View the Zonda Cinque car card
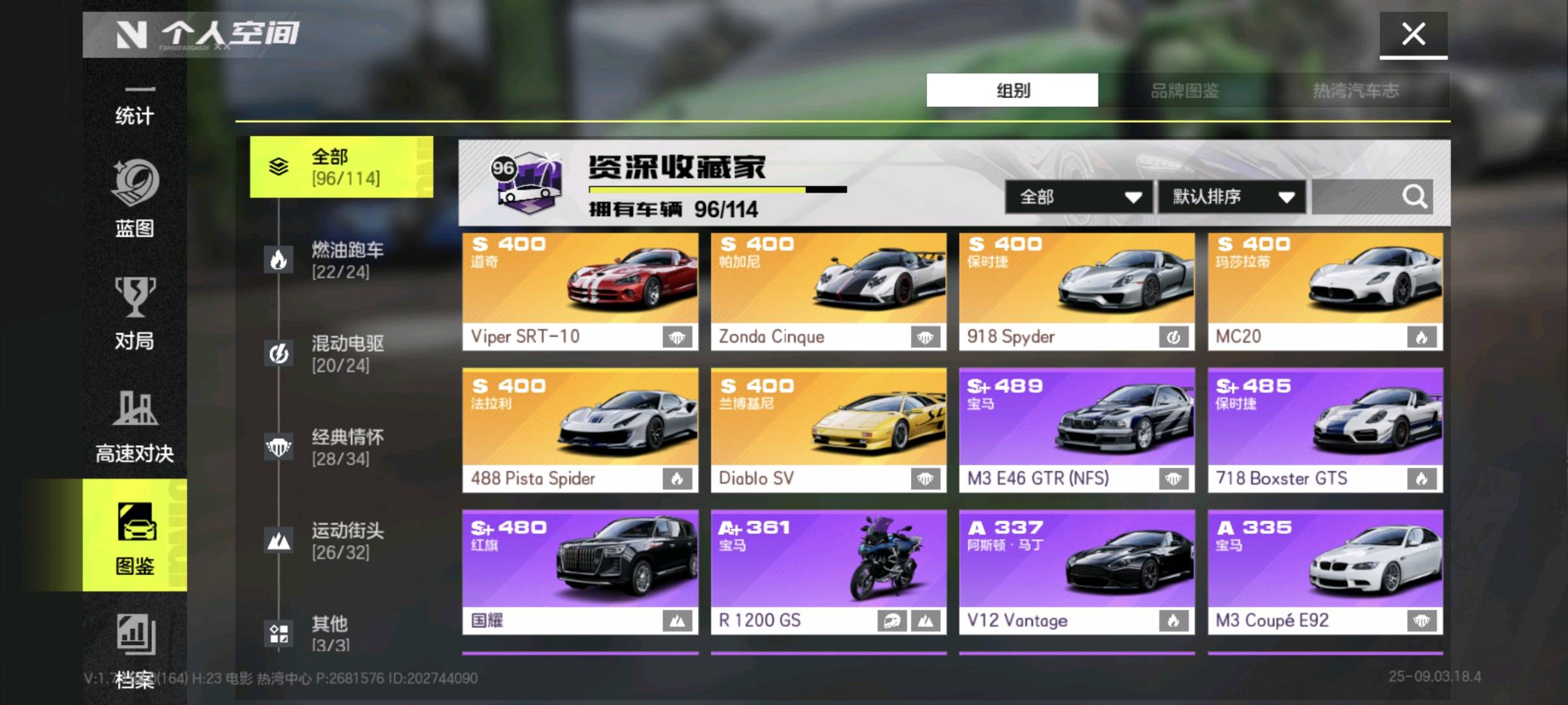The image size is (1568, 705). click(x=828, y=291)
